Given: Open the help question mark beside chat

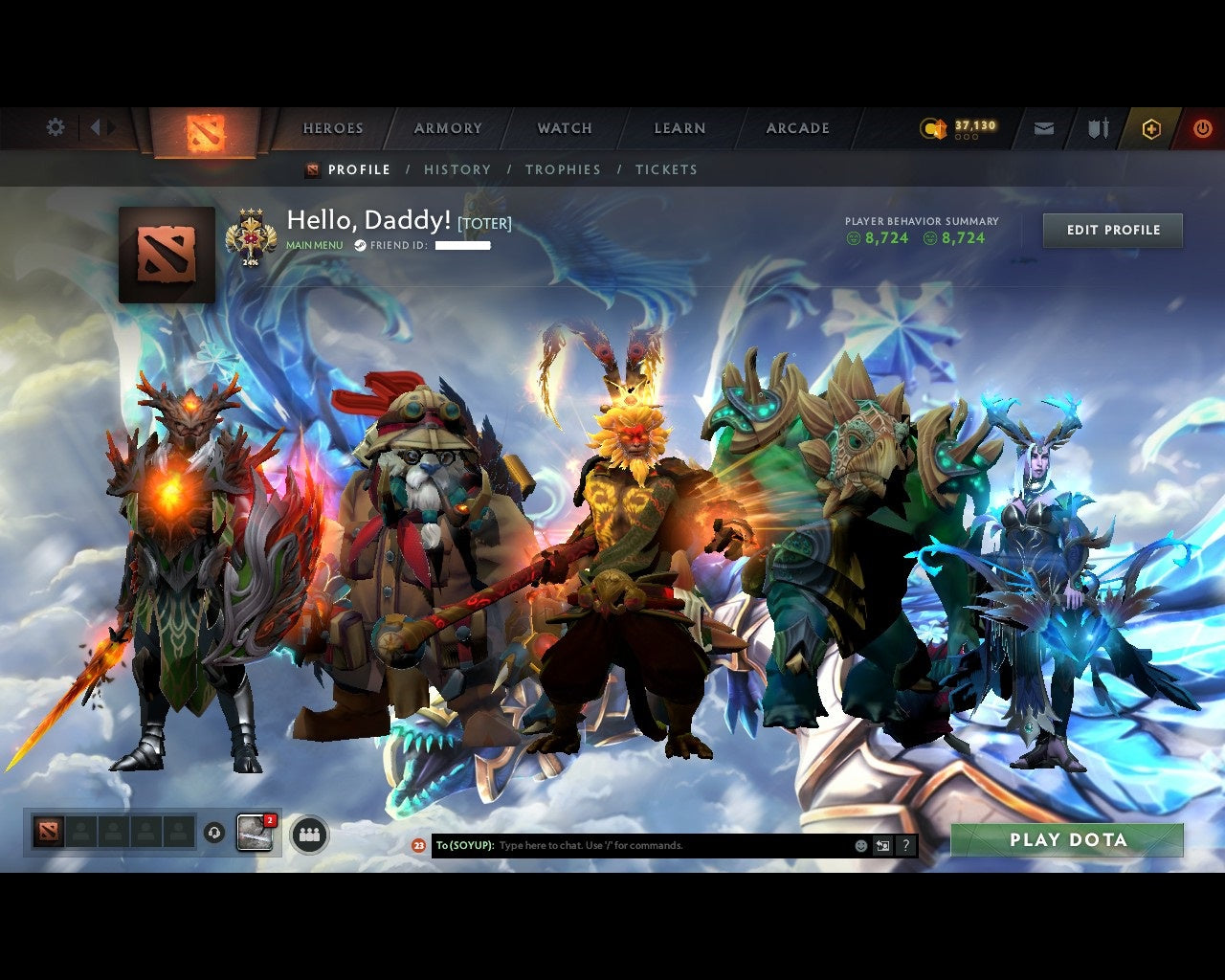Looking at the screenshot, I should (x=904, y=845).
